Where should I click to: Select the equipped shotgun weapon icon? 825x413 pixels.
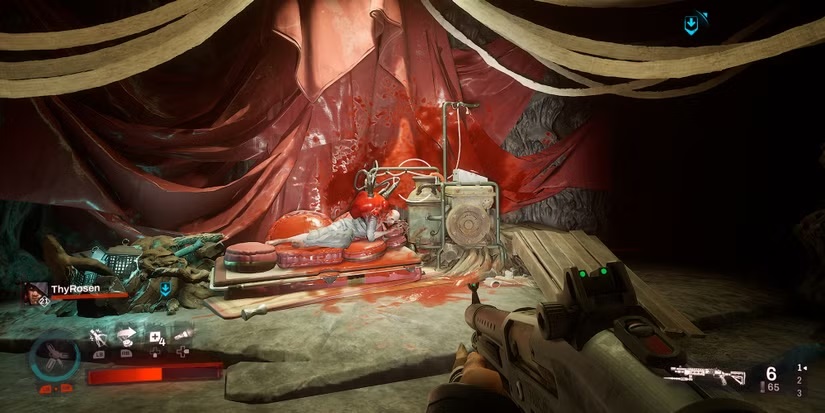coord(708,377)
